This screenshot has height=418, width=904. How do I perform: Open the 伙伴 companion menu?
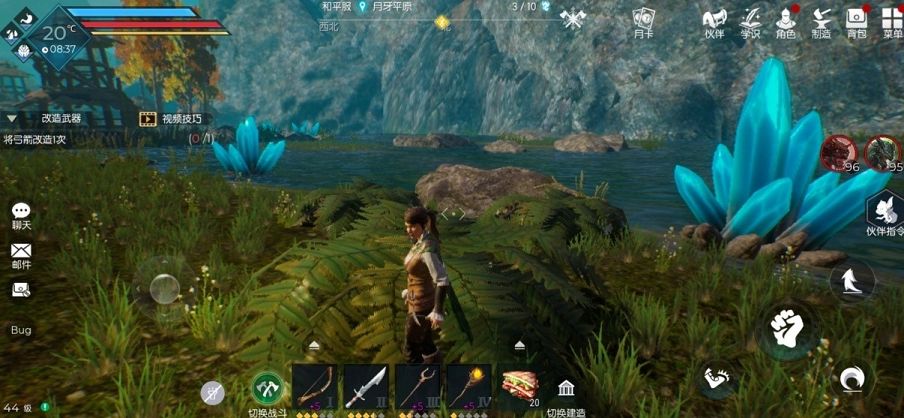tap(714, 21)
